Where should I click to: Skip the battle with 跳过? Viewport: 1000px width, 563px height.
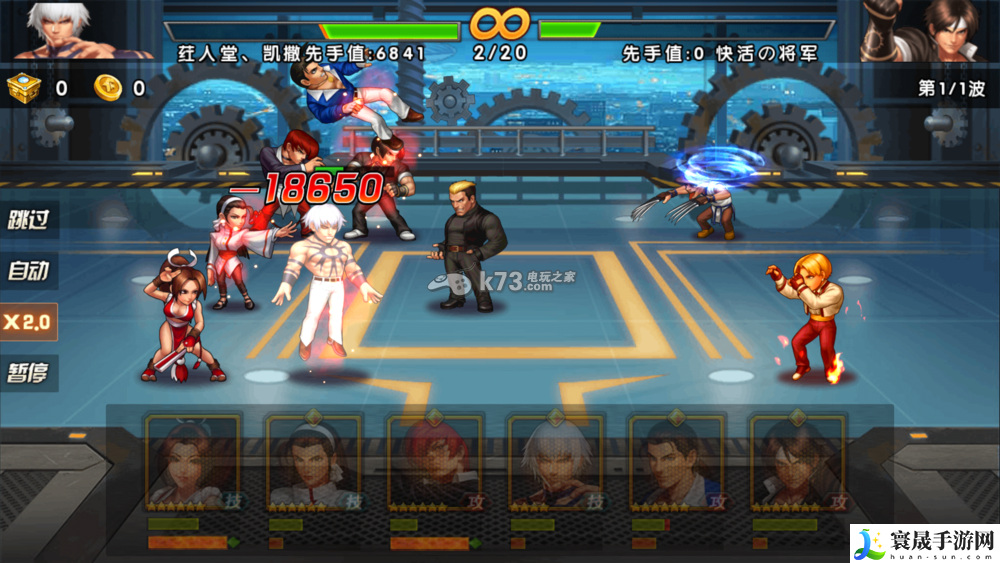pos(29,219)
